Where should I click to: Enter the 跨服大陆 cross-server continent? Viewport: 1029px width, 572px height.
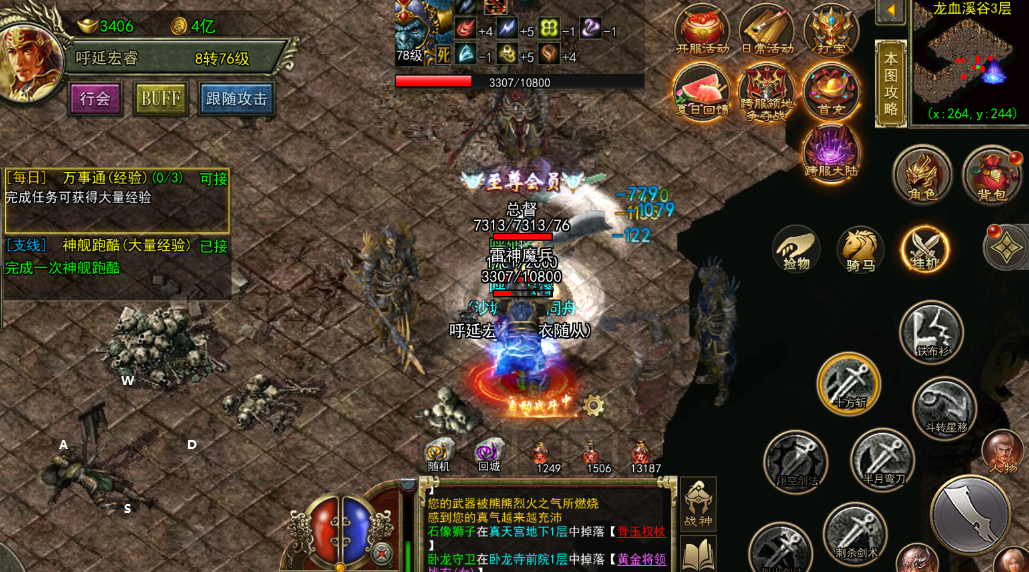[831, 153]
